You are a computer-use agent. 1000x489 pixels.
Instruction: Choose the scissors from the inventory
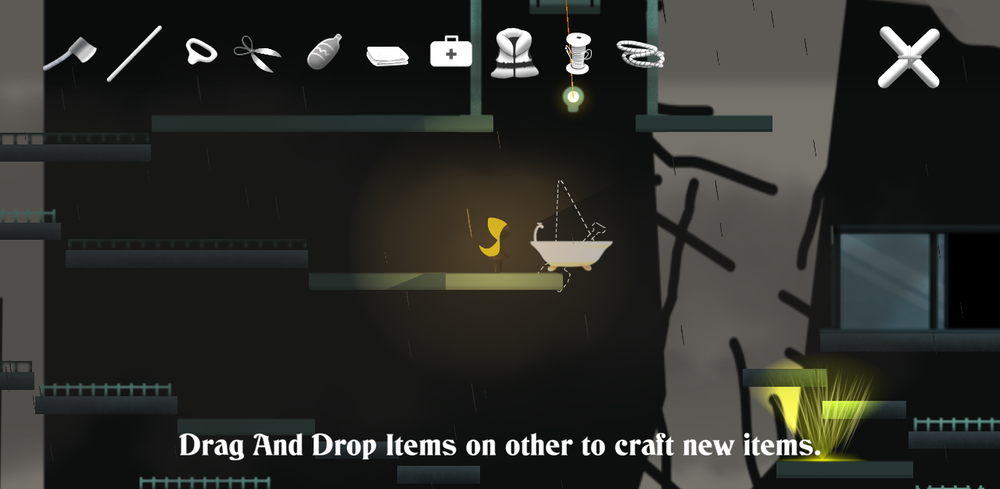tap(257, 53)
